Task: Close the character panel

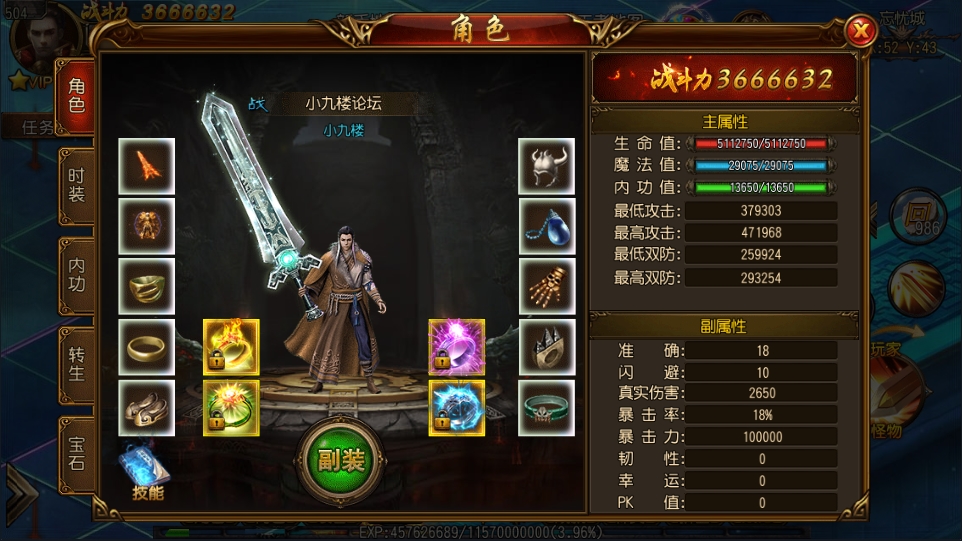Action: pyautogui.click(x=860, y=32)
